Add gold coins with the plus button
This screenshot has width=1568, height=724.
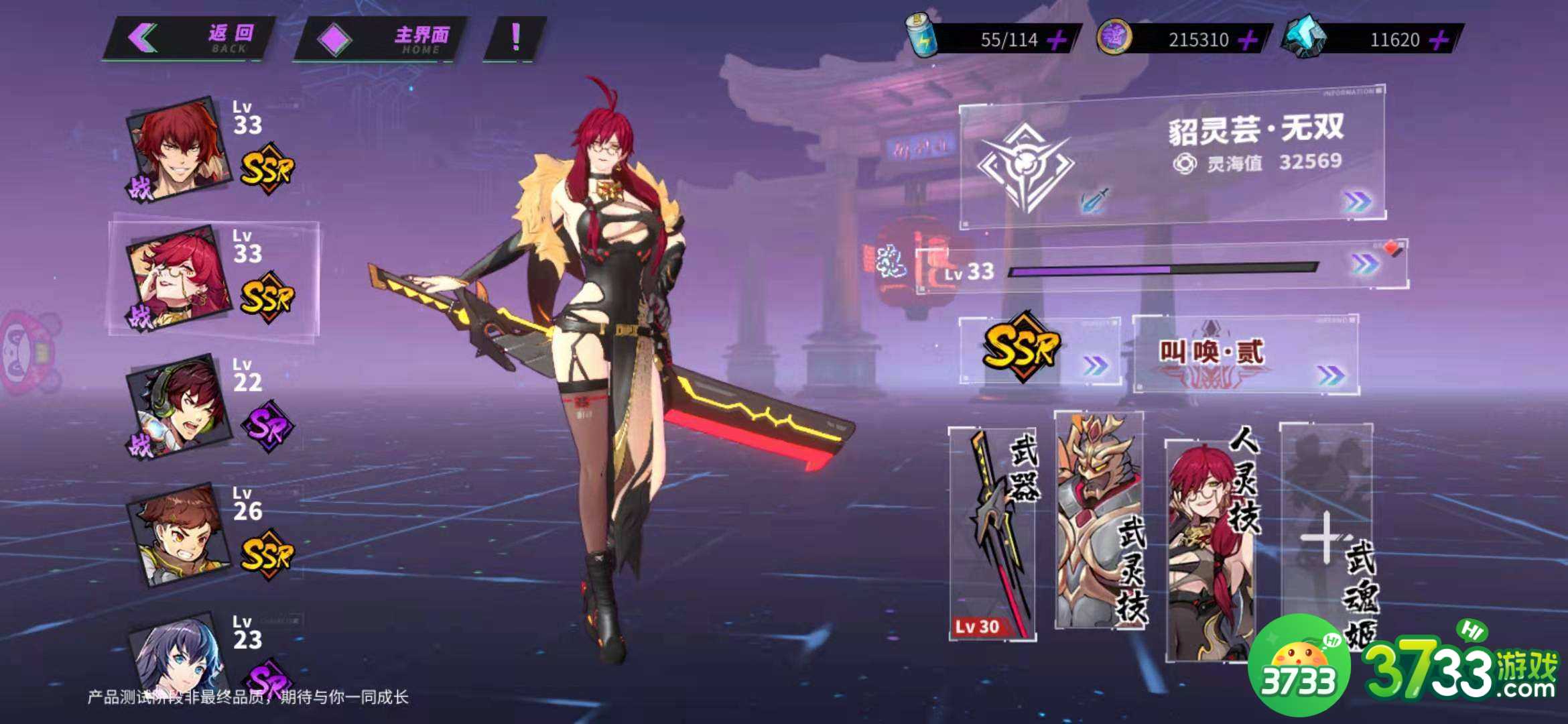1247,40
